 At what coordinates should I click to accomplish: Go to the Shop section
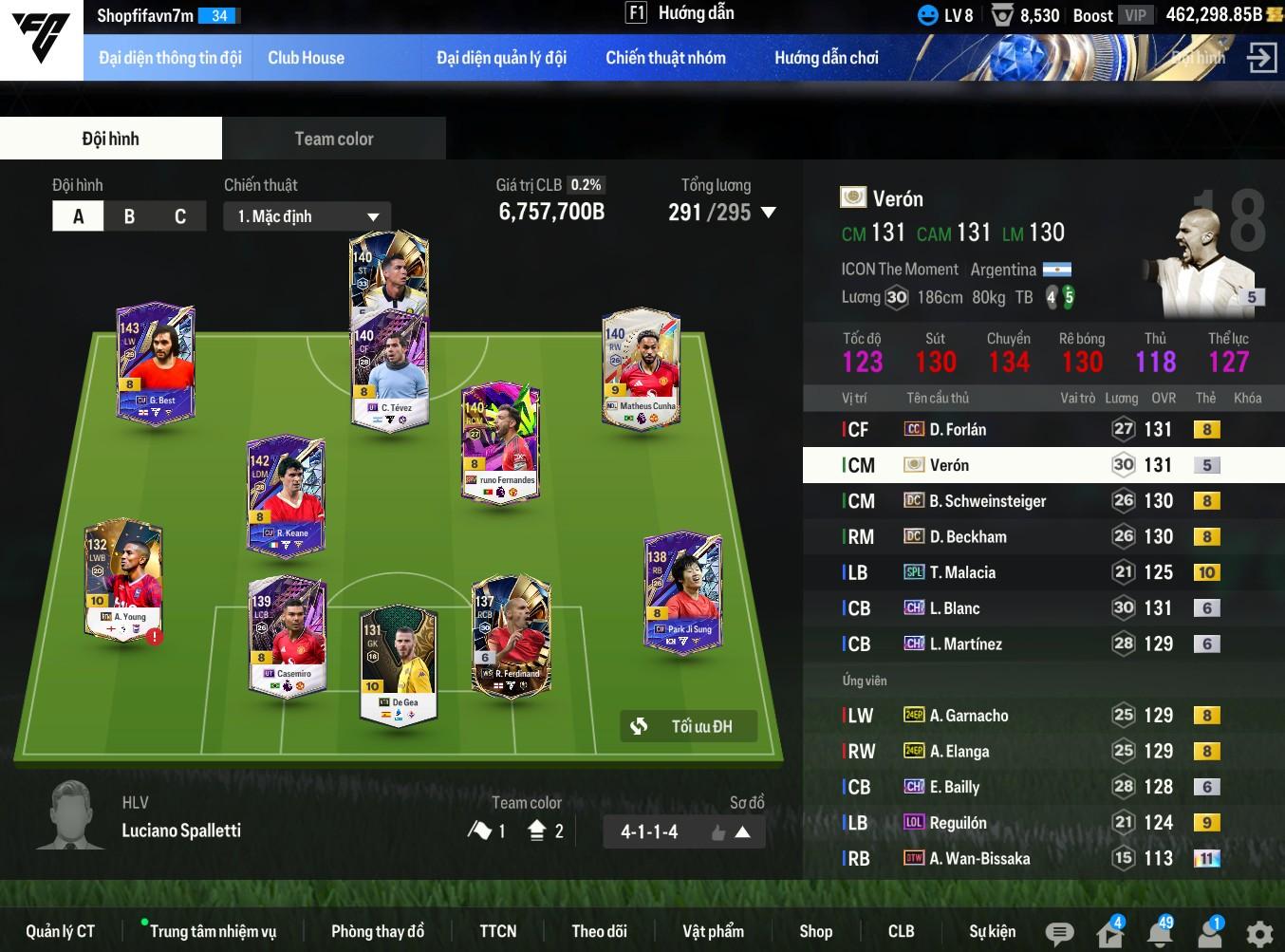[815, 931]
